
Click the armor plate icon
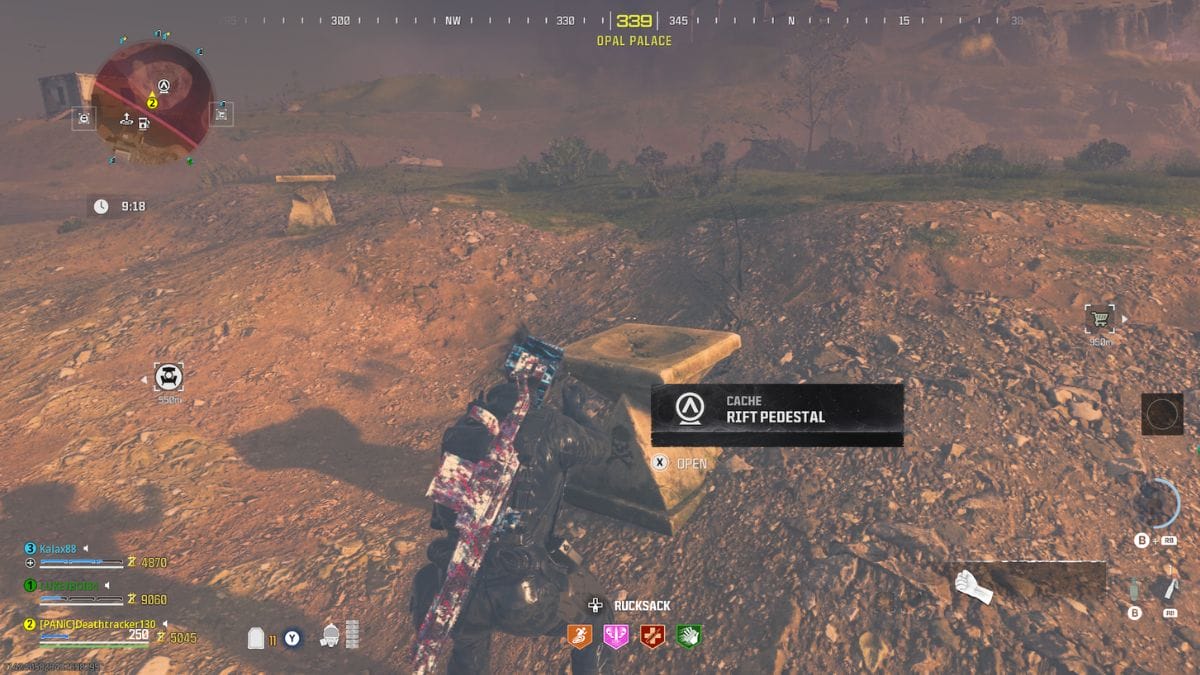click(257, 637)
